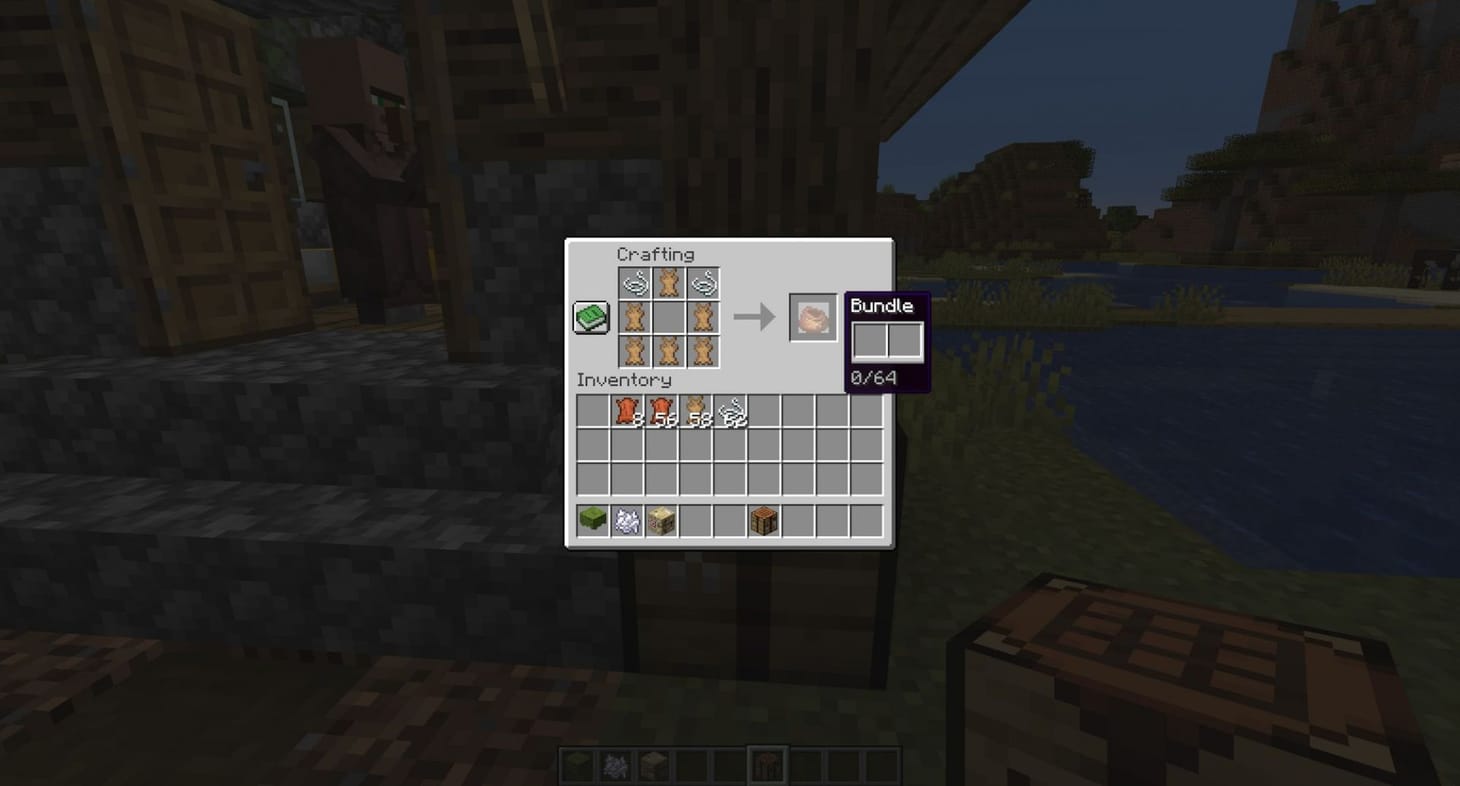The height and width of the screenshot is (786, 1460).
Task: Click the bookshelf block in the hotbar
Action: [x=661, y=519]
